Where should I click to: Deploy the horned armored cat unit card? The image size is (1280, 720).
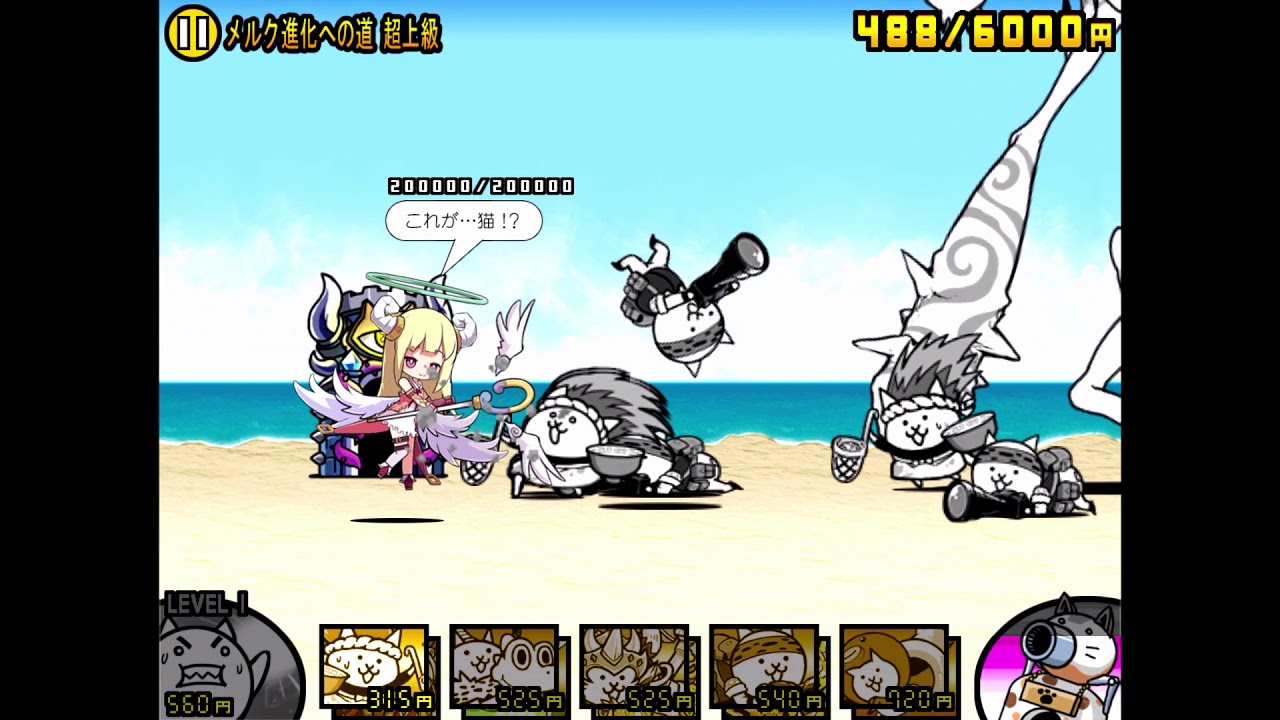click(x=634, y=667)
